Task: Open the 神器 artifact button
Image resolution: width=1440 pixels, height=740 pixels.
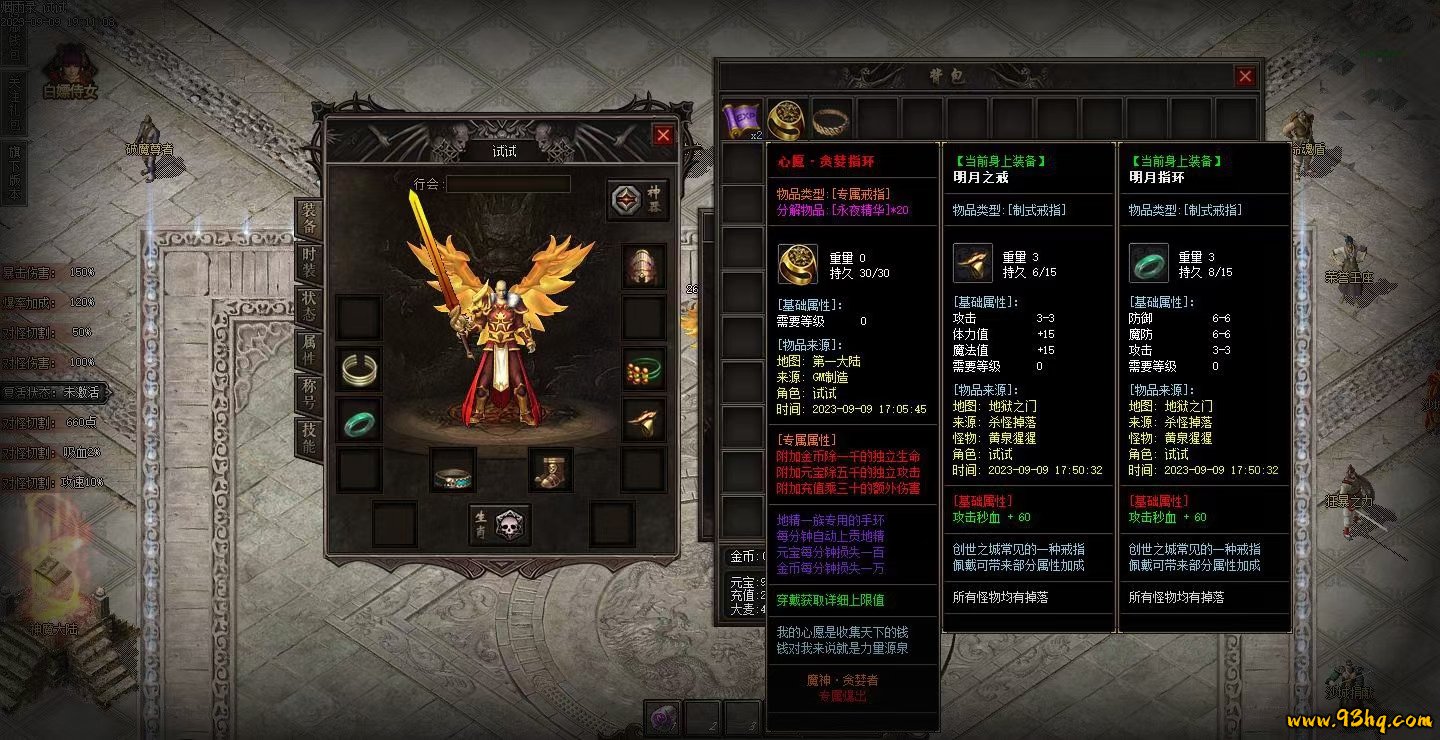Action: 638,200
